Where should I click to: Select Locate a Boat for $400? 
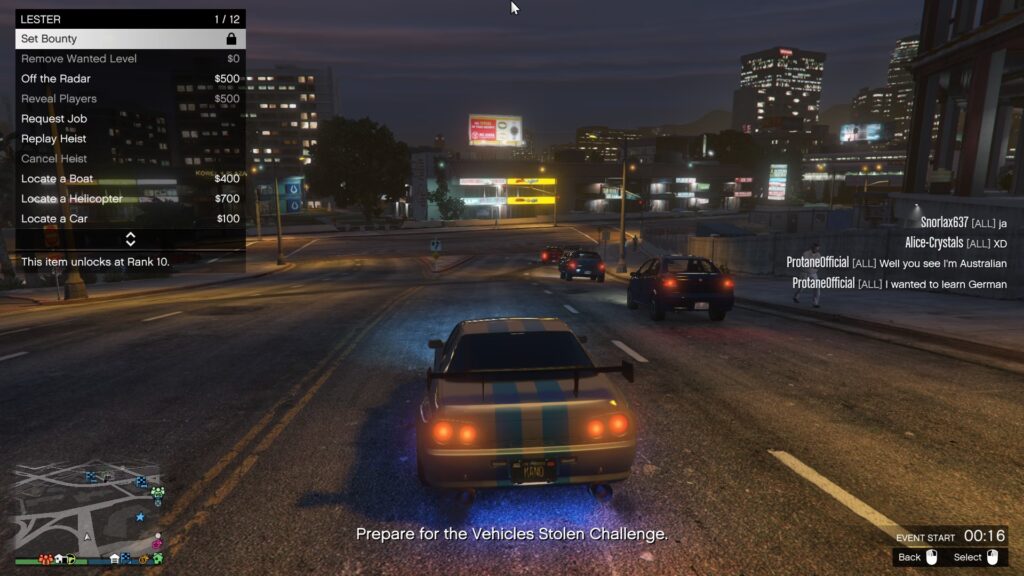pyautogui.click(x=130, y=179)
